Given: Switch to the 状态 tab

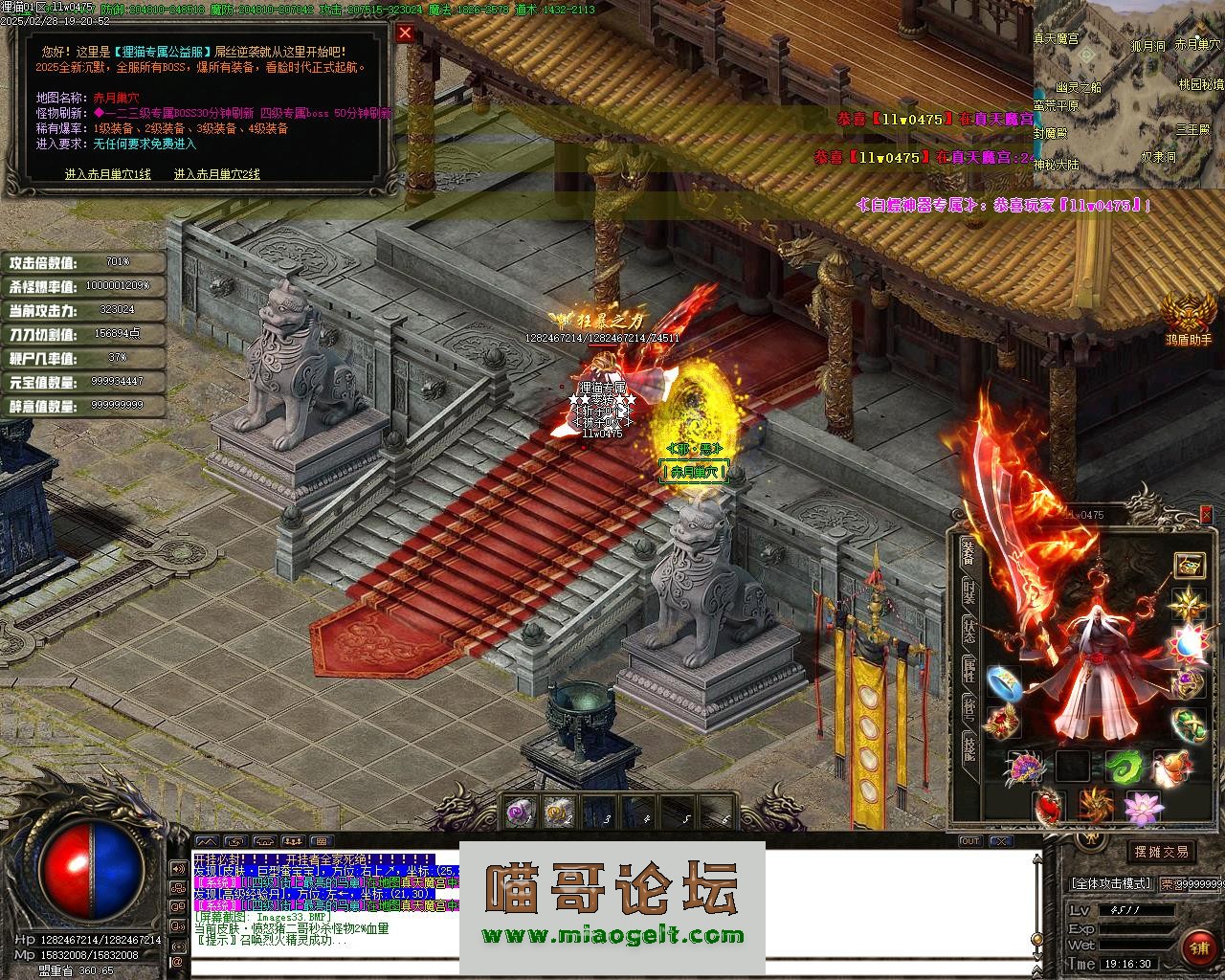Looking at the screenshot, I should [x=969, y=628].
